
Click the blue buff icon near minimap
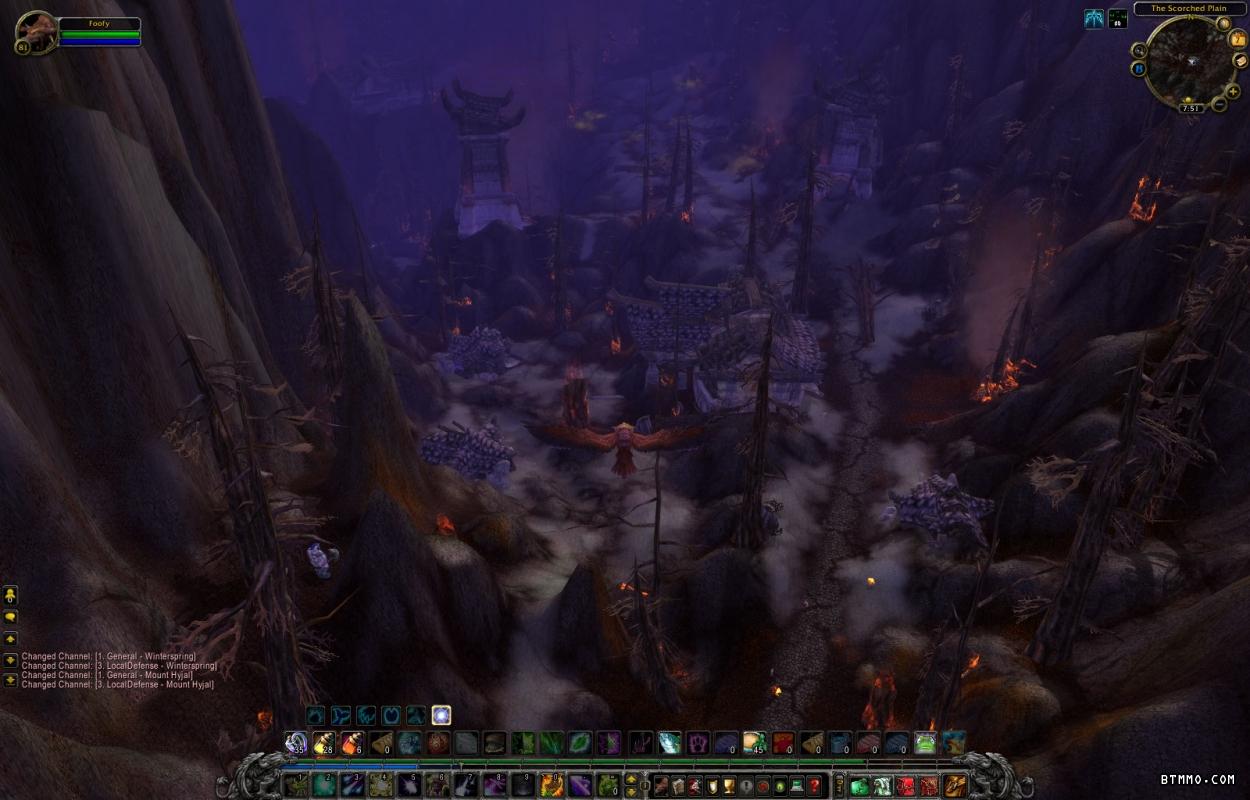[x=1094, y=18]
